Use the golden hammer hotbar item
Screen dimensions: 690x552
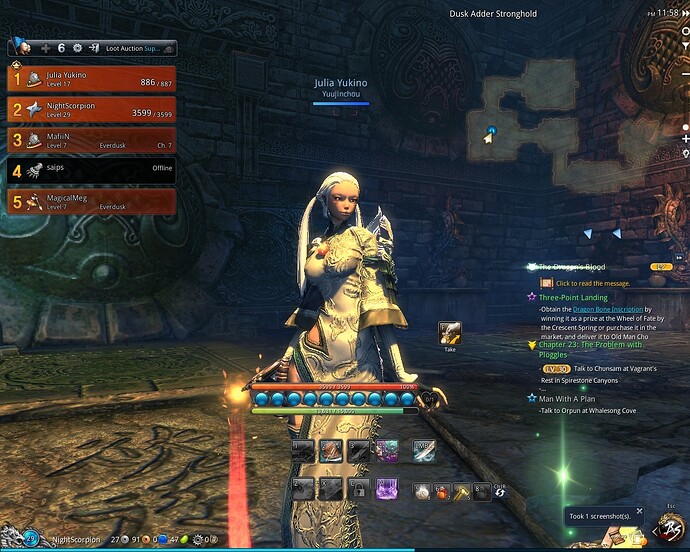pos(462,492)
